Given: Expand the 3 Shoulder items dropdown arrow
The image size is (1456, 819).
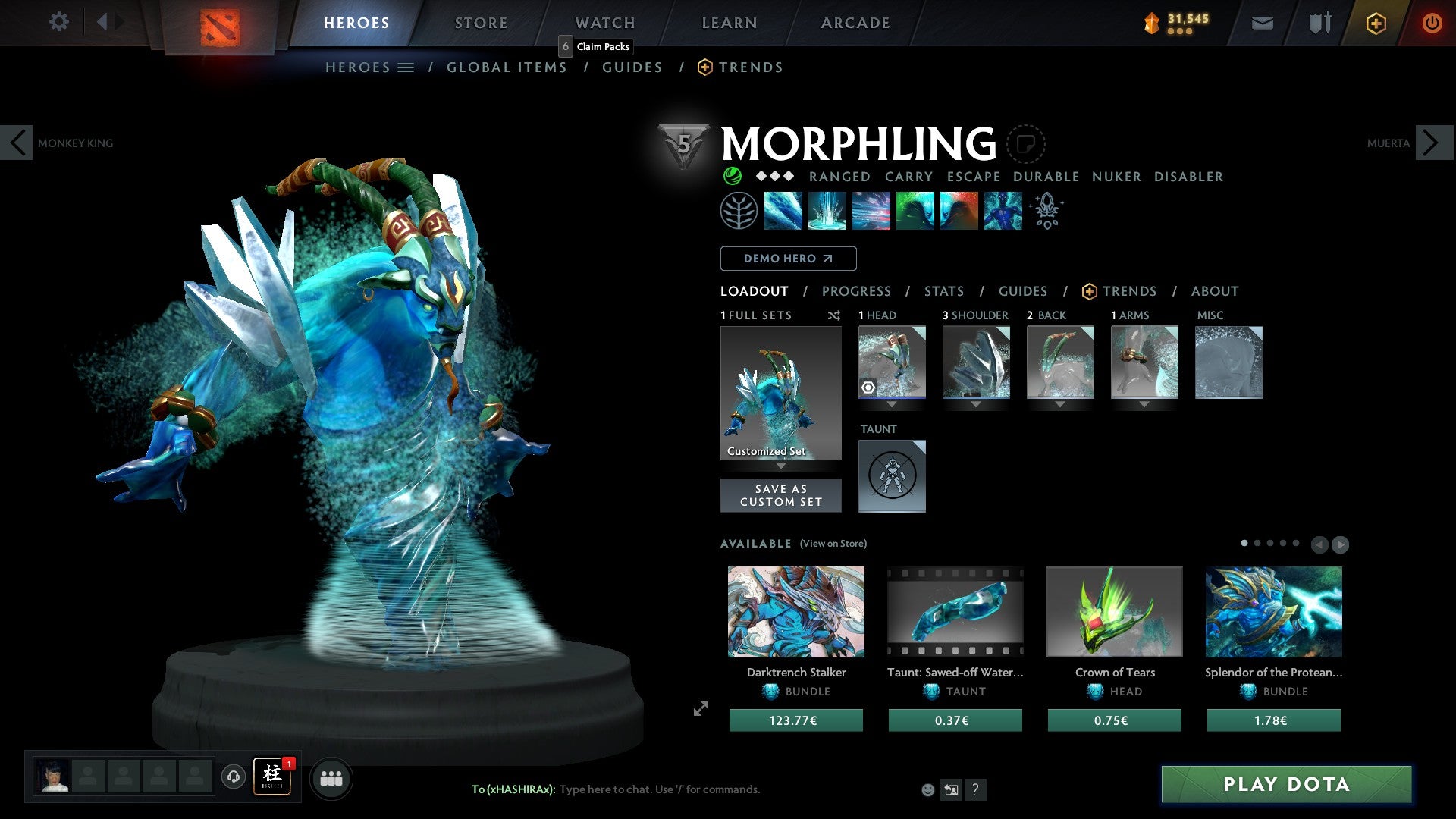Looking at the screenshot, I should pyautogui.click(x=976, y=405).
